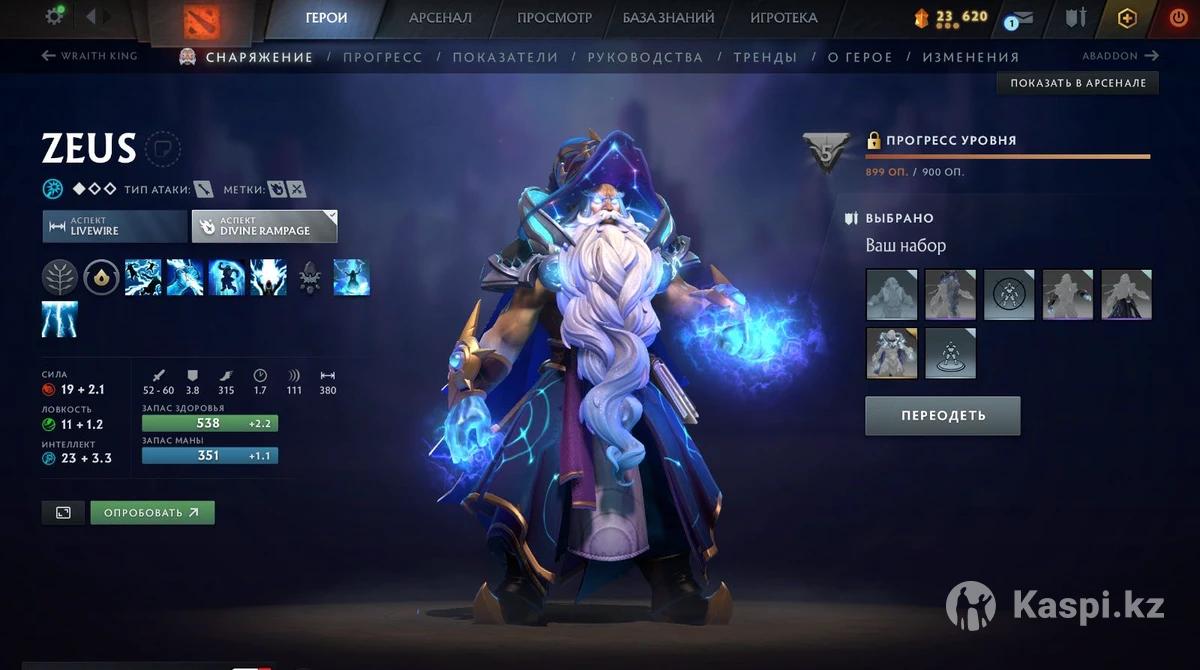The height and width of the screenshot is (670, 1200).
Task: Open the Игротека tab
Action: pos(783,18)
